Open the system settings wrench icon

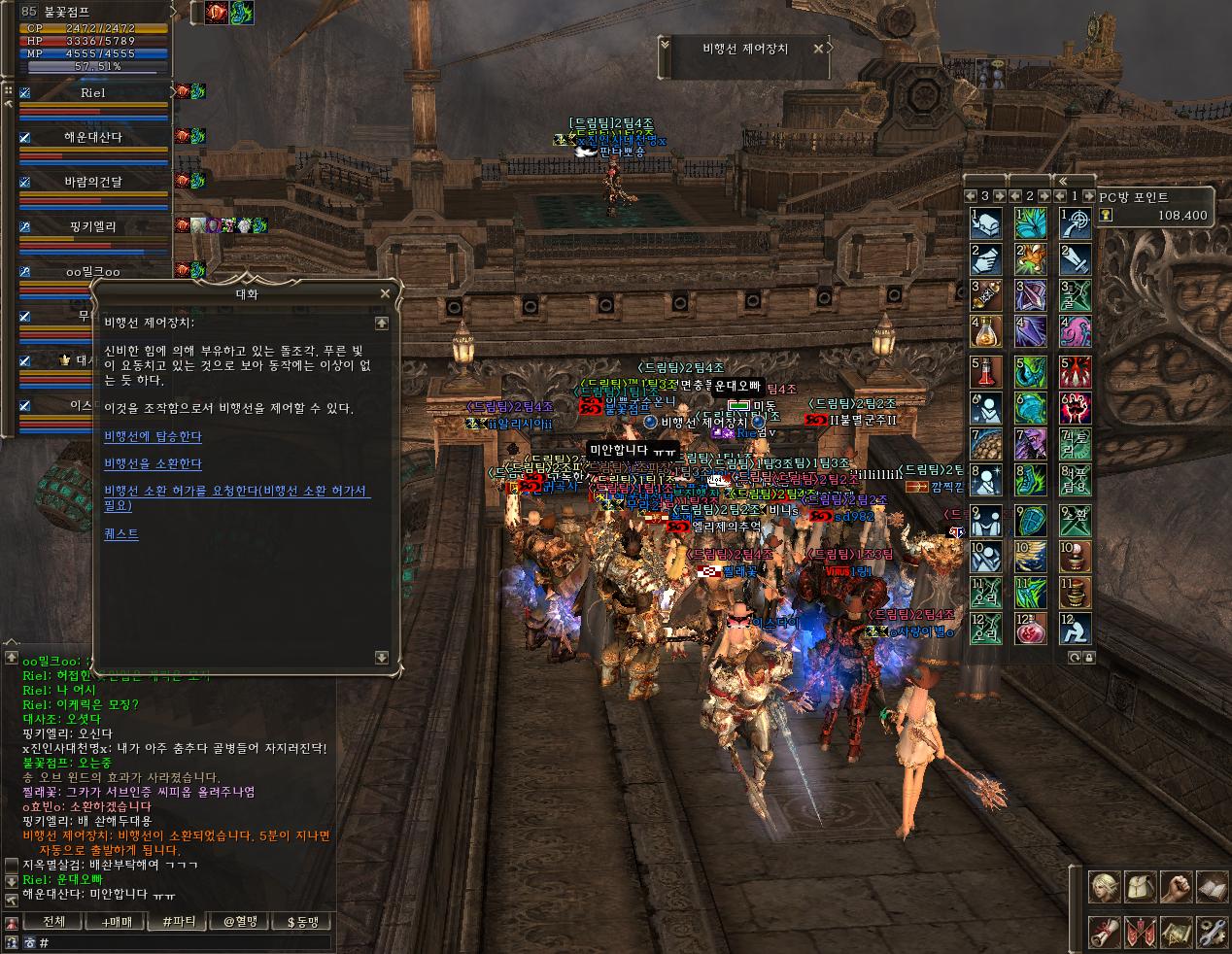pyautogui.click(x=1211, y=932)
